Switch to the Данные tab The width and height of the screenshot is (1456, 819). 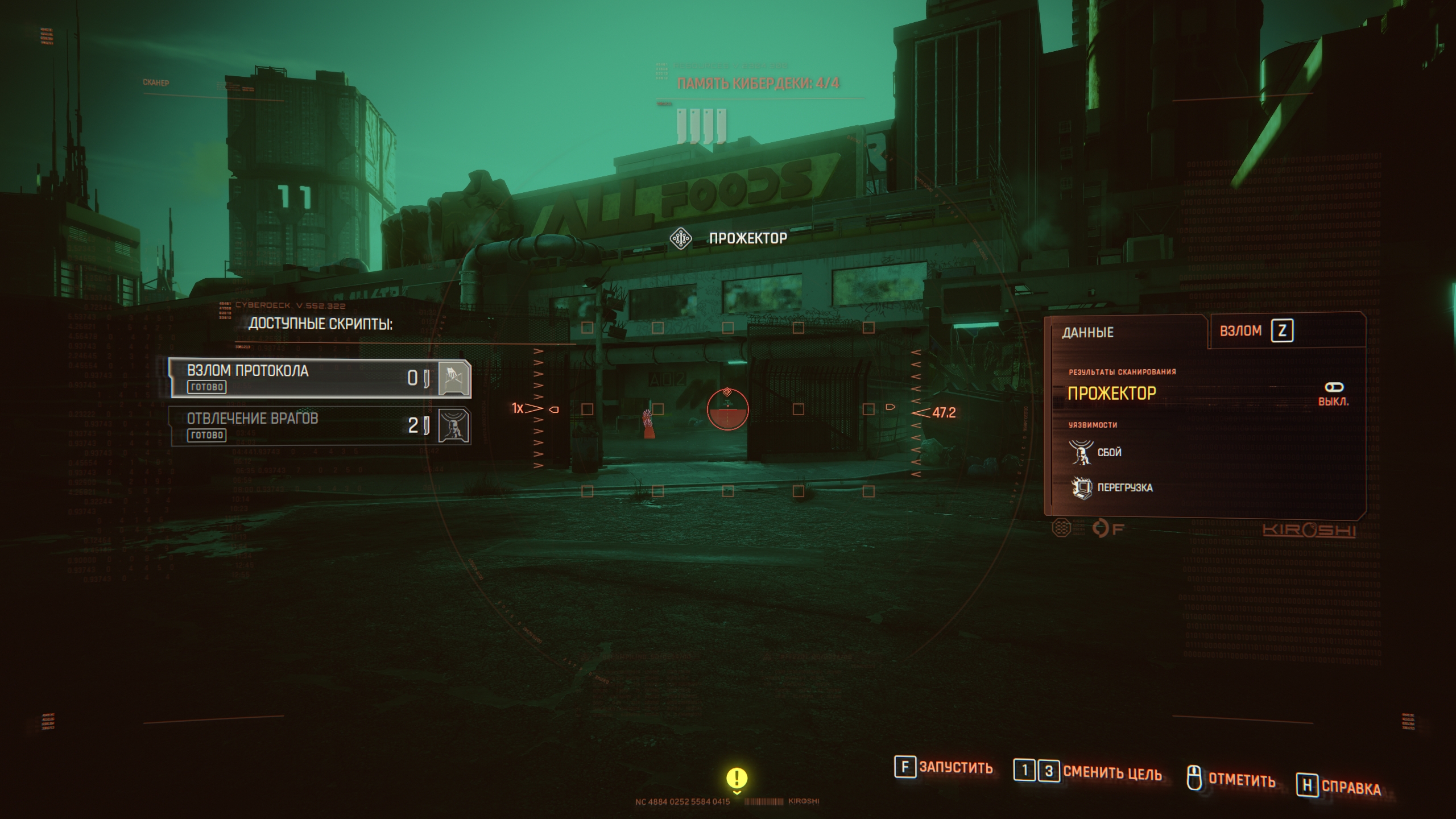[x=1087, y=333]
